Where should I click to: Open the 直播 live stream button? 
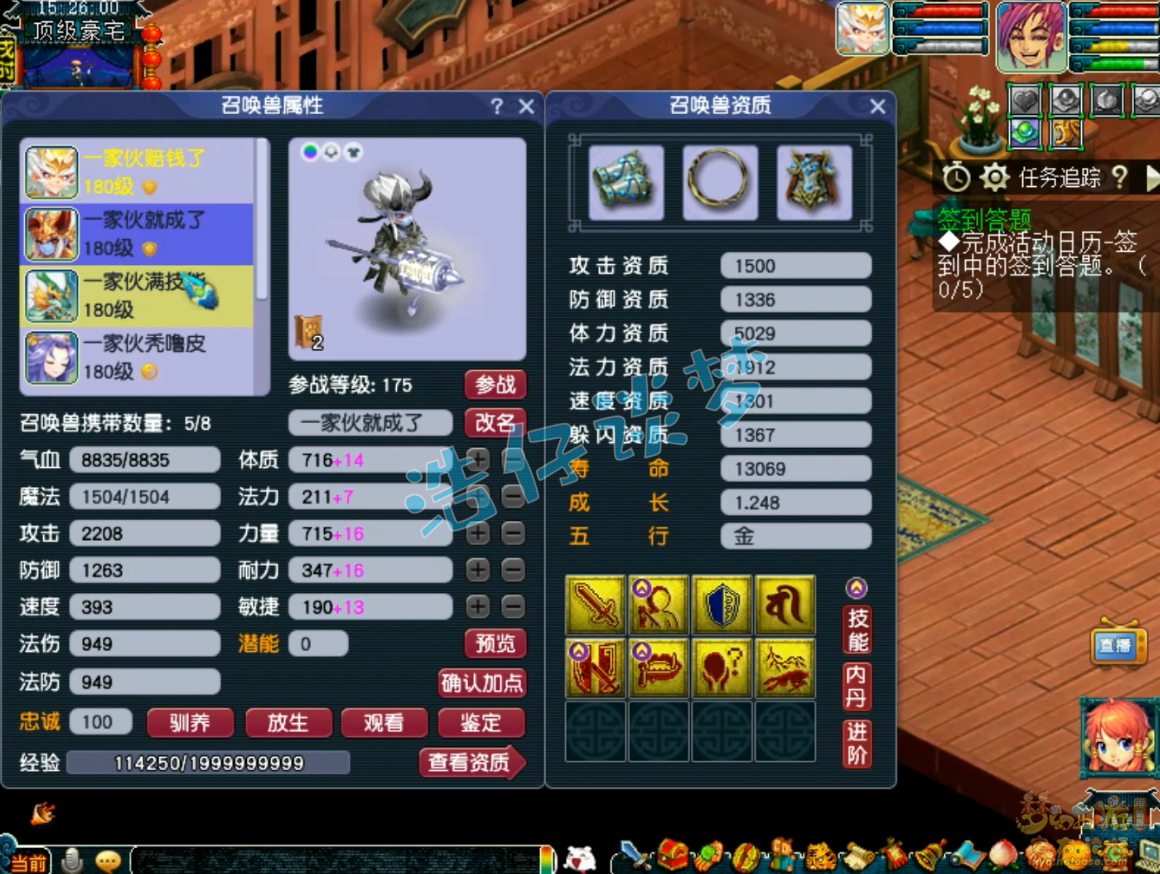pos(1116,646)
